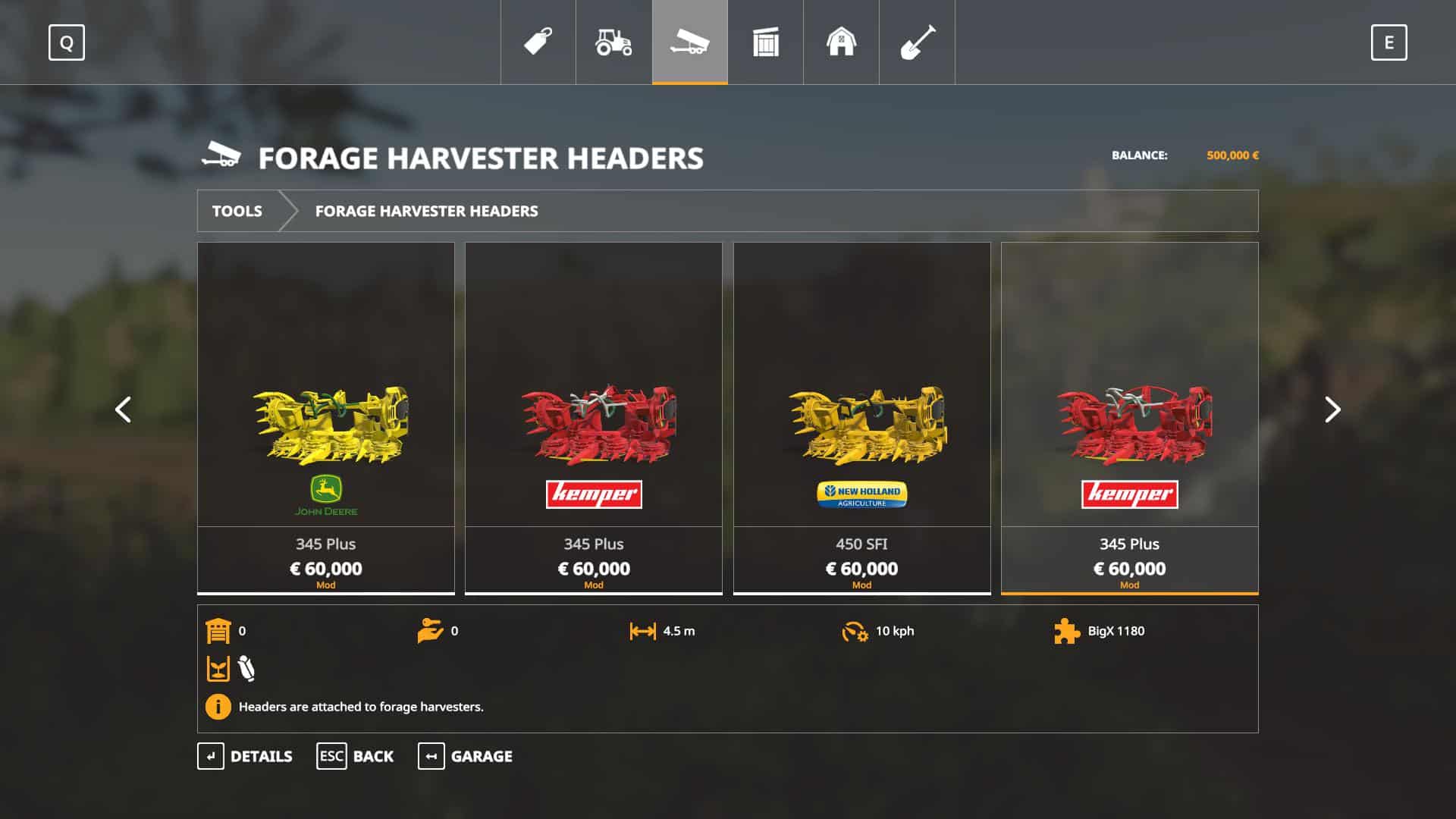Click the BACK button

(355, 756)
